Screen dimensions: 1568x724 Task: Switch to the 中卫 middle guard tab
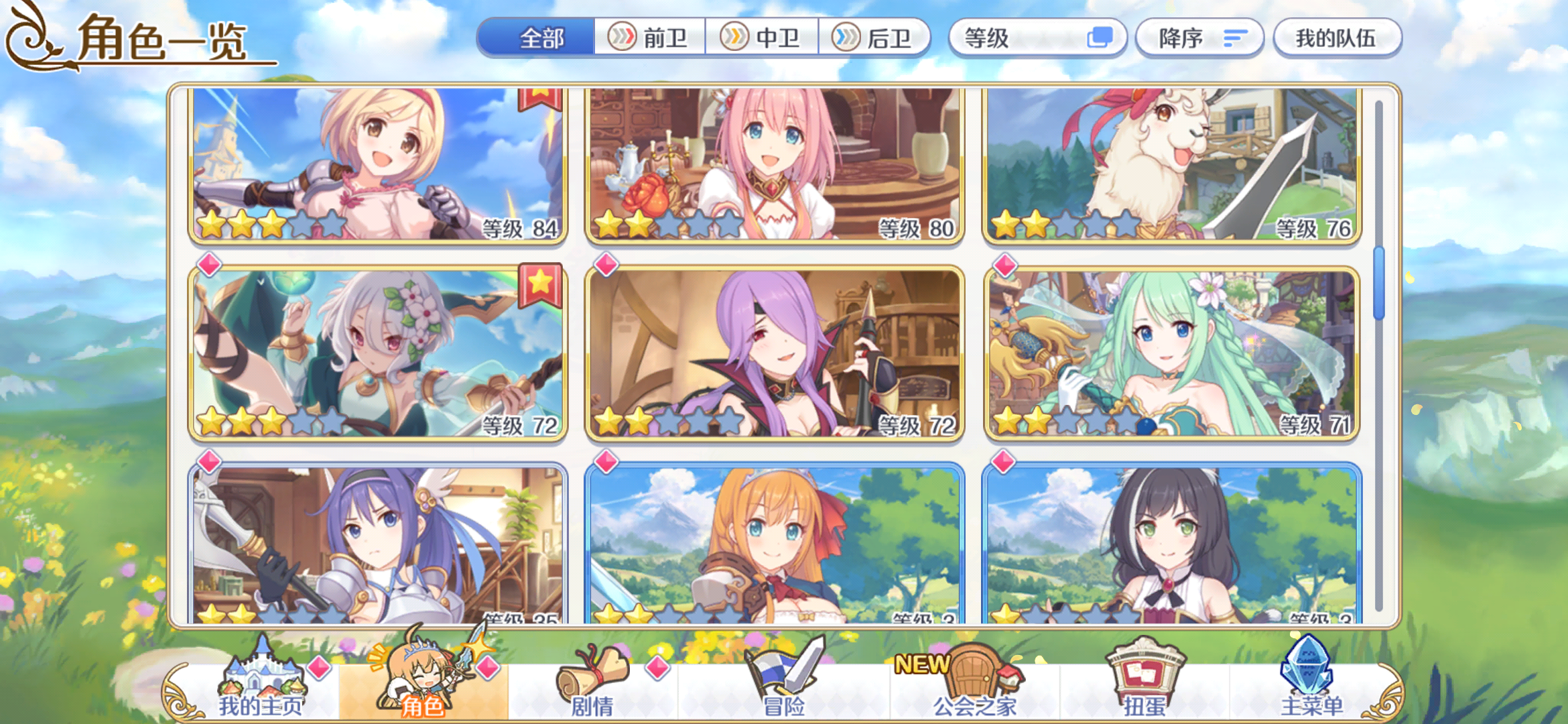point(761,38)
